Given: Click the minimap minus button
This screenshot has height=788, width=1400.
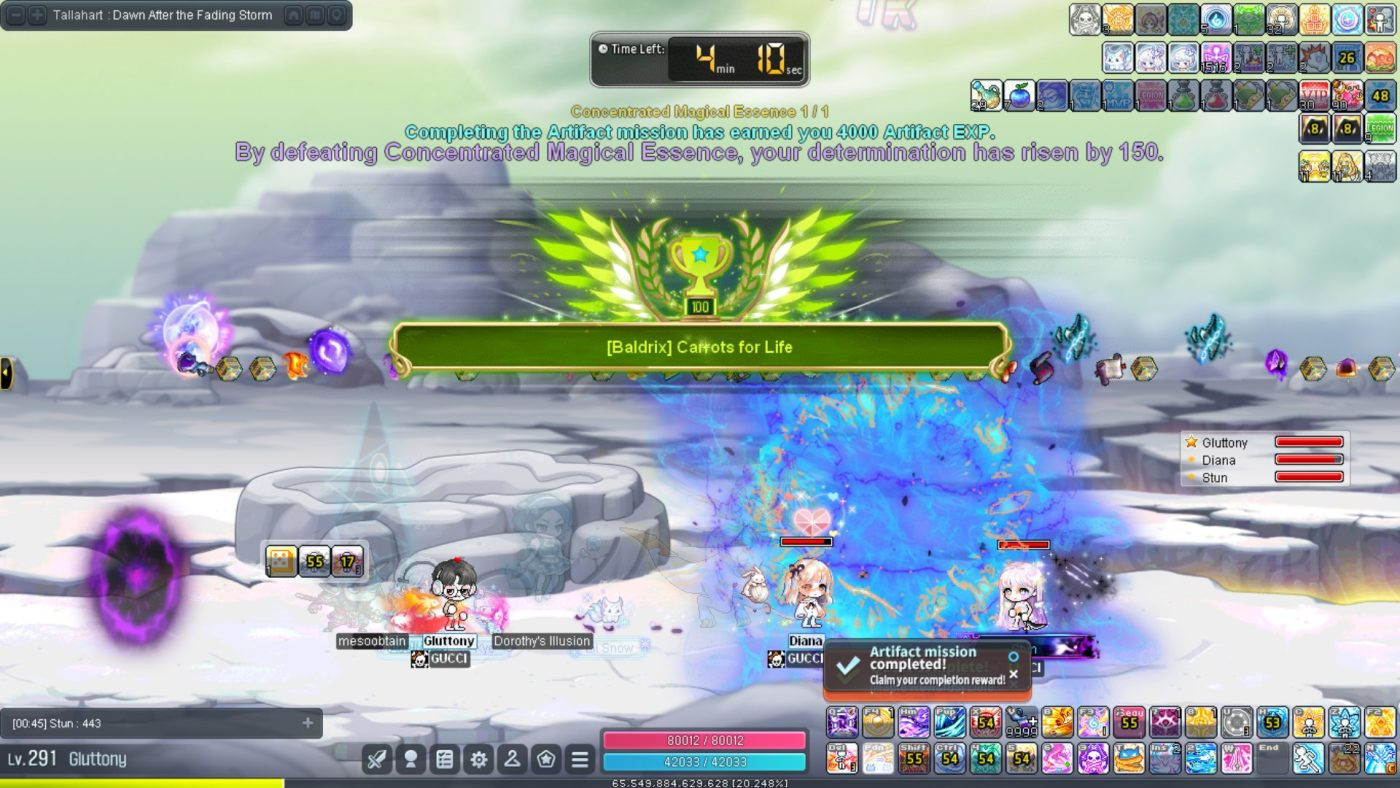Looking at the screenshot, I should point(14,15).
